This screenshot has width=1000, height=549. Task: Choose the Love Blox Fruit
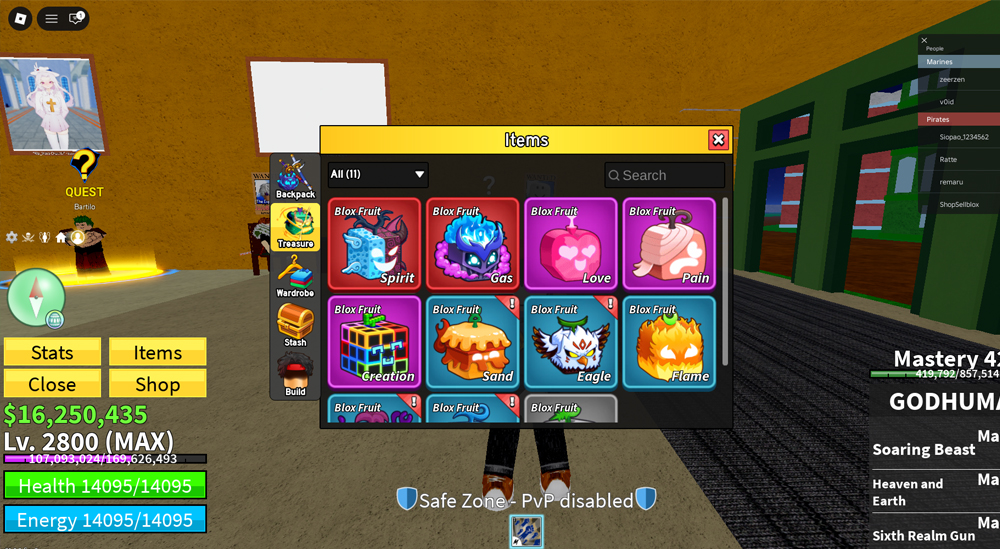tap(571, 244)
